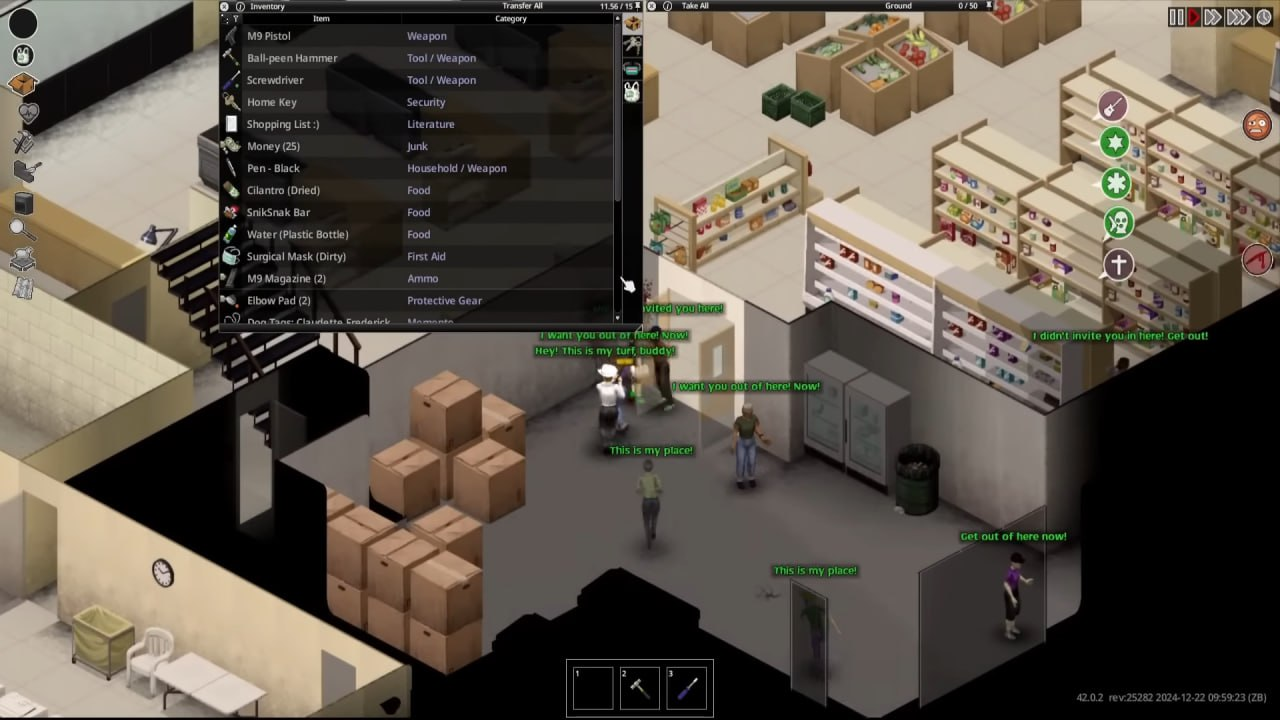Click the Transfer All button
The image size is (1280, 720).
pyautogui.click(x=522, y=6)
